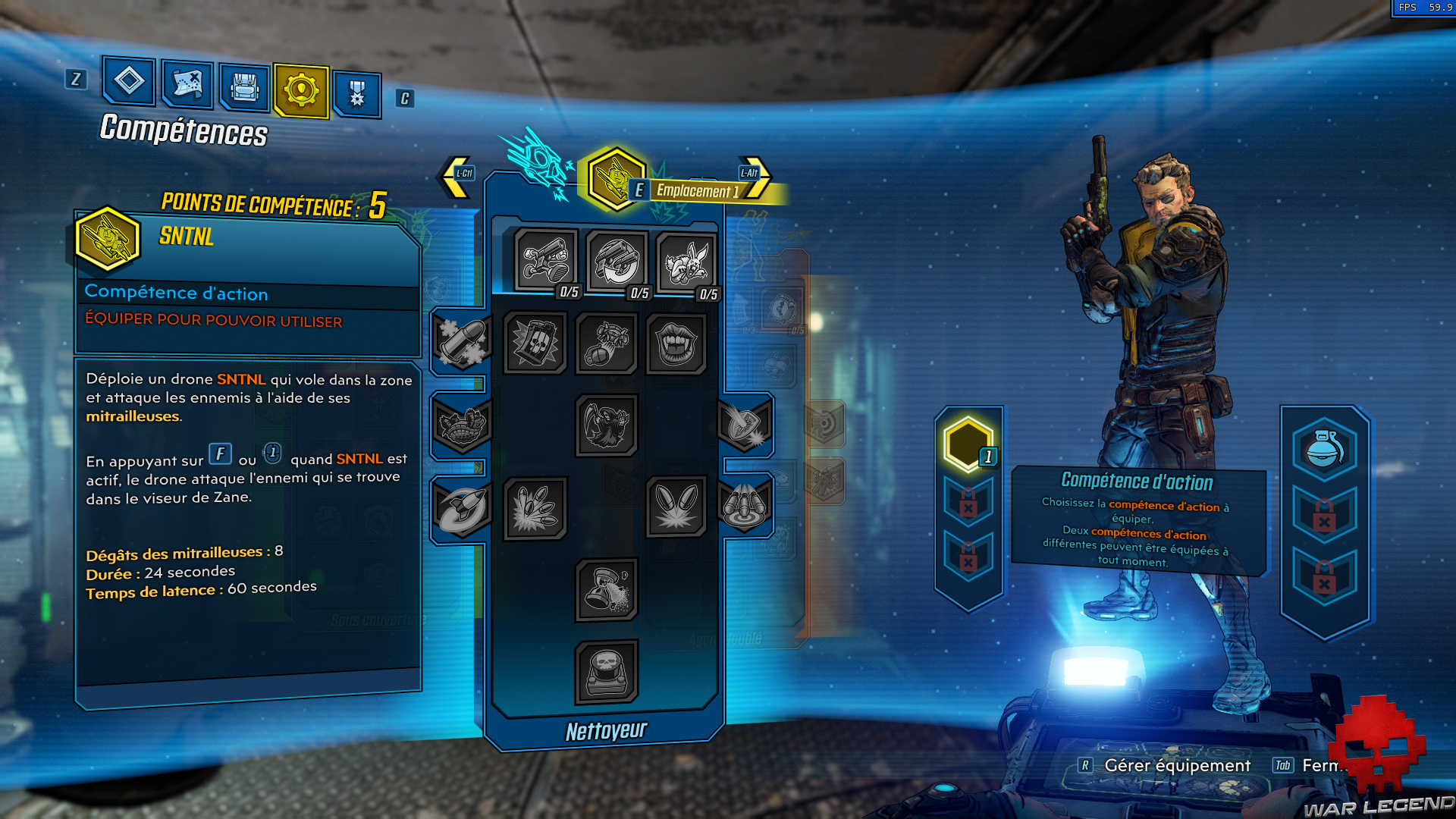
Task: Click the Nettoyeur tree title banner
Action: click(x=606, y=732)
